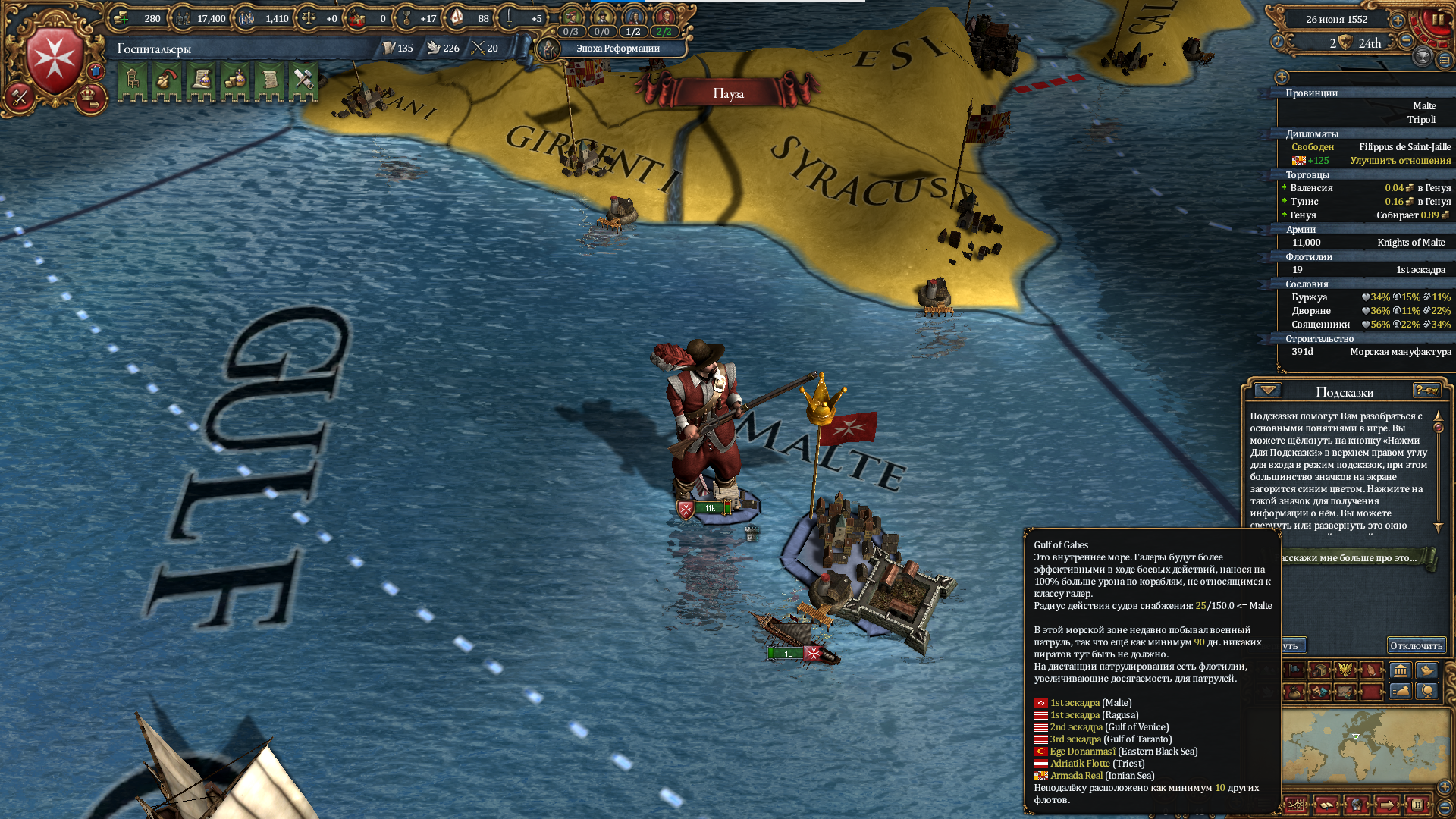Select the 1st эскадра fleet in outliner

coord(1420,270)
